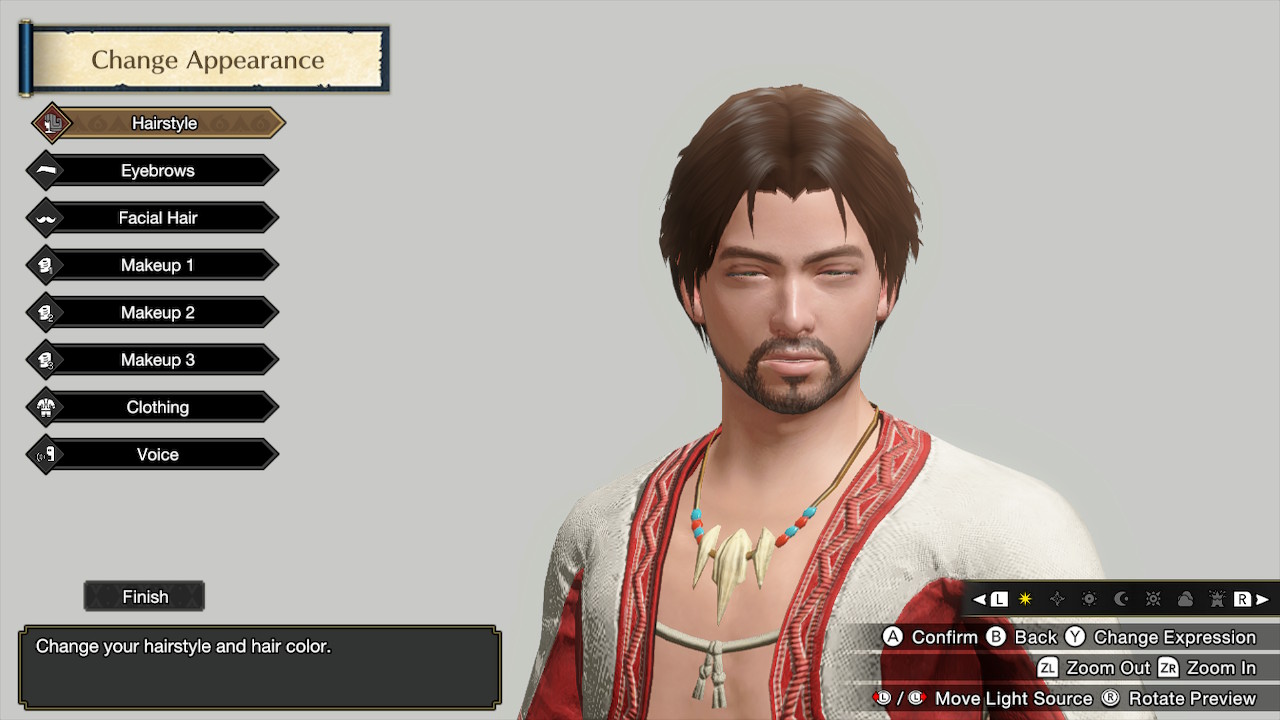Select the sun daylight lighting icon
The image size is (1280, 720).
1090,599
